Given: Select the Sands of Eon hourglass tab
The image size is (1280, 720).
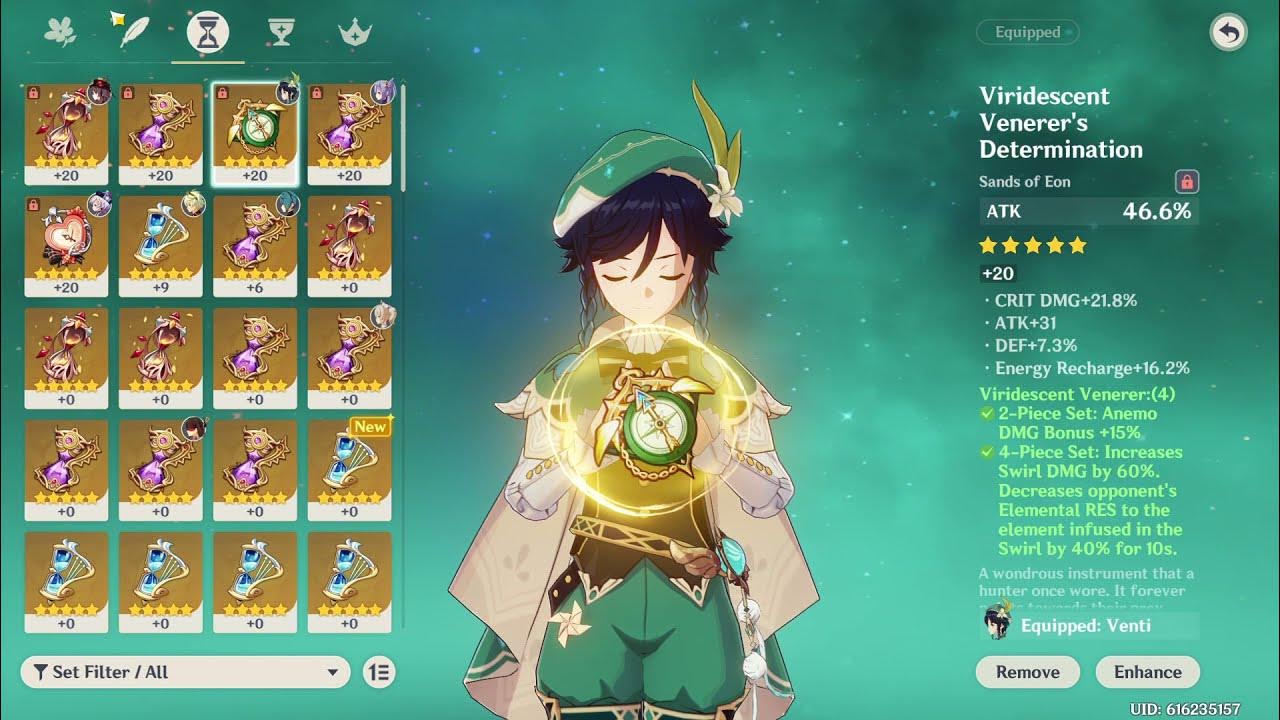Looking at the screenshot, I should click(x=208, y=34).
